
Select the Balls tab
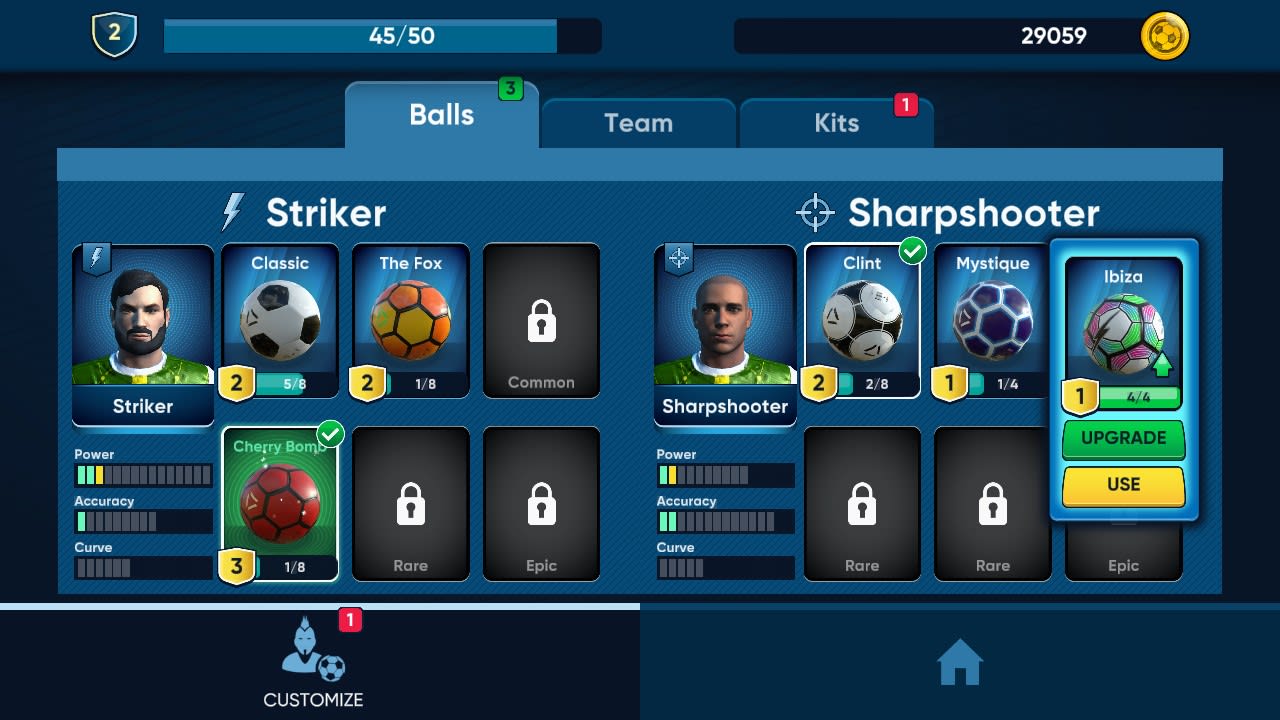click(441, 114)
